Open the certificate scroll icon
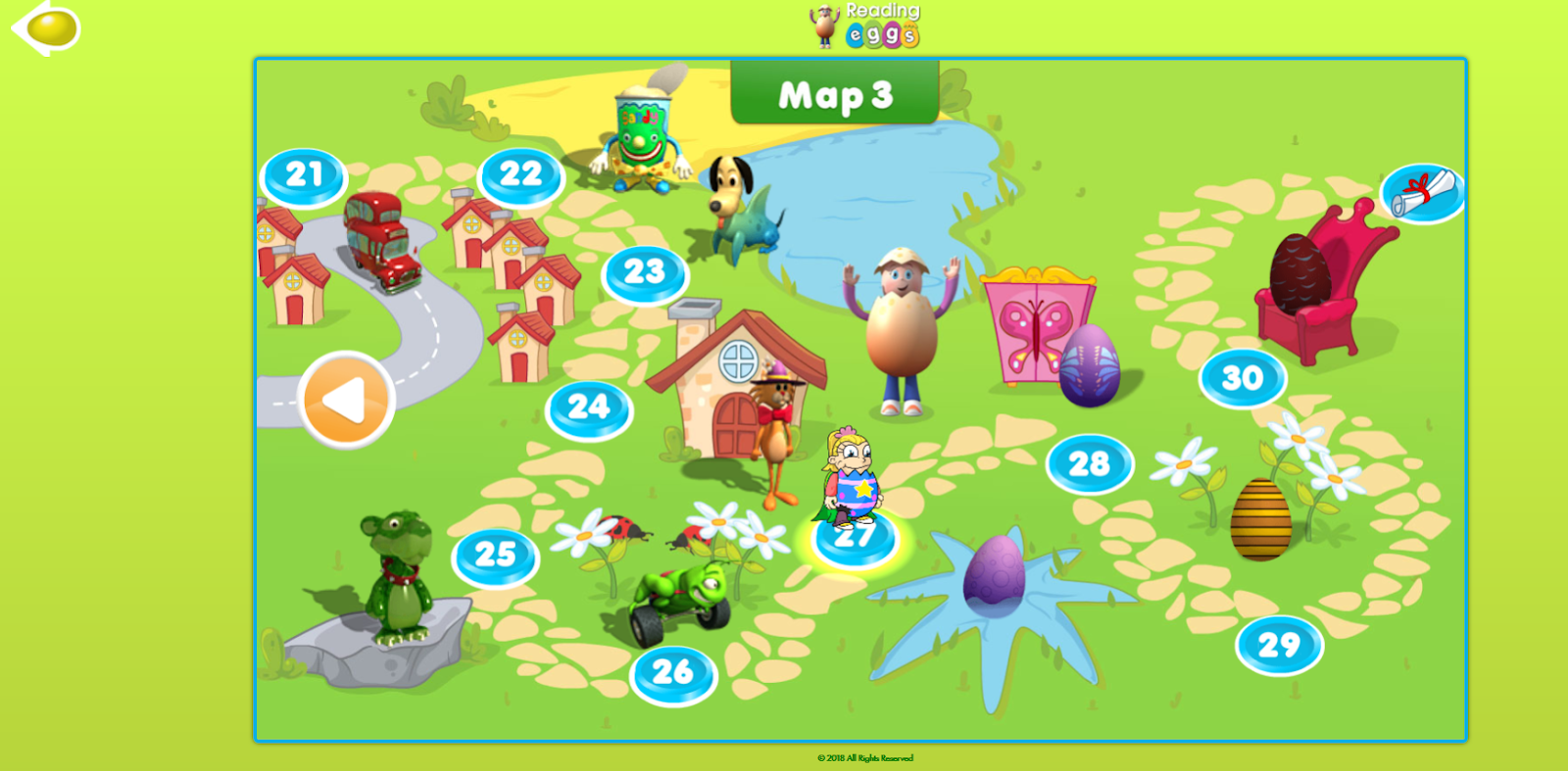 tap(1420, 192)
